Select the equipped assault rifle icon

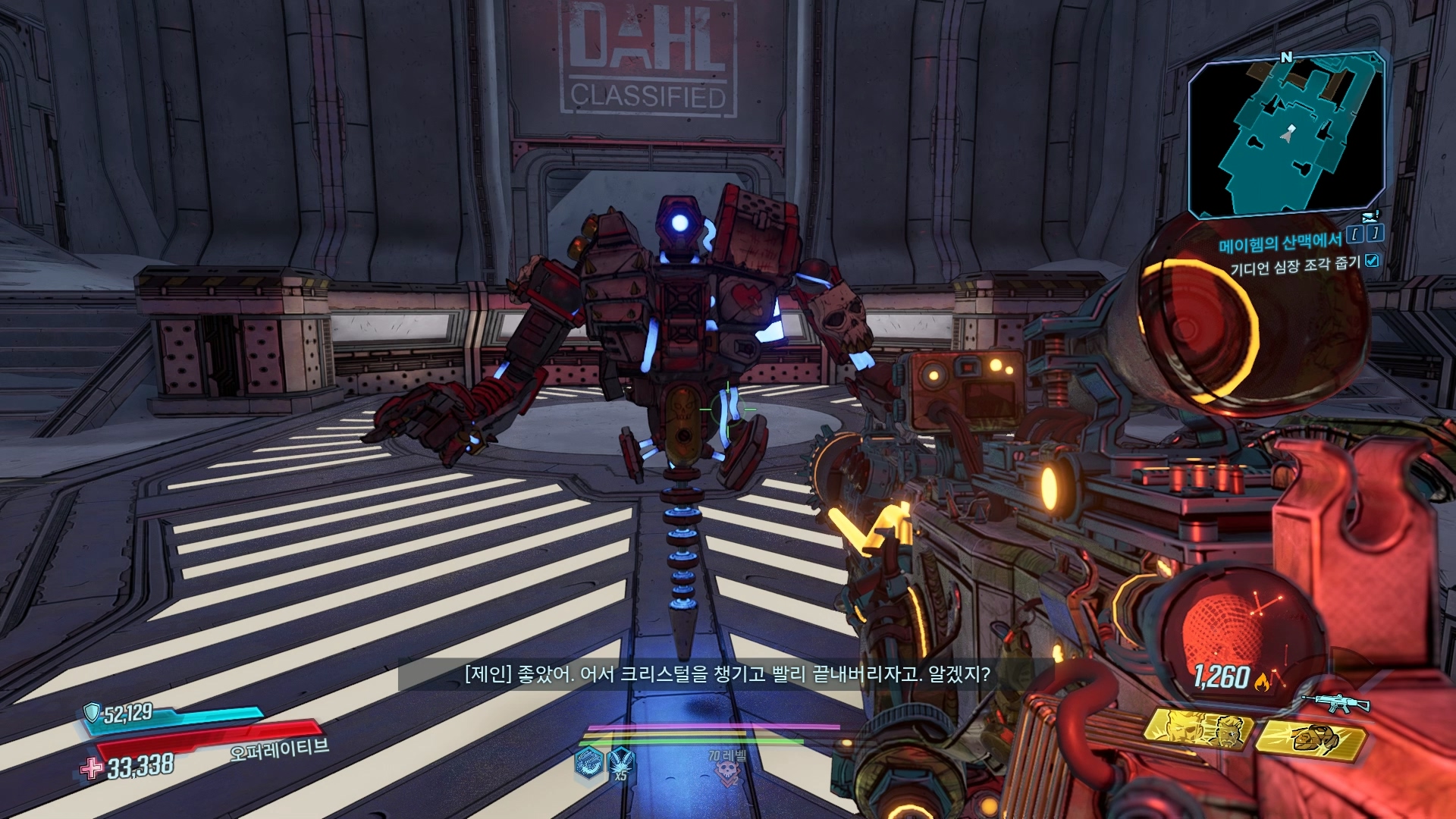click(1335, 703)
